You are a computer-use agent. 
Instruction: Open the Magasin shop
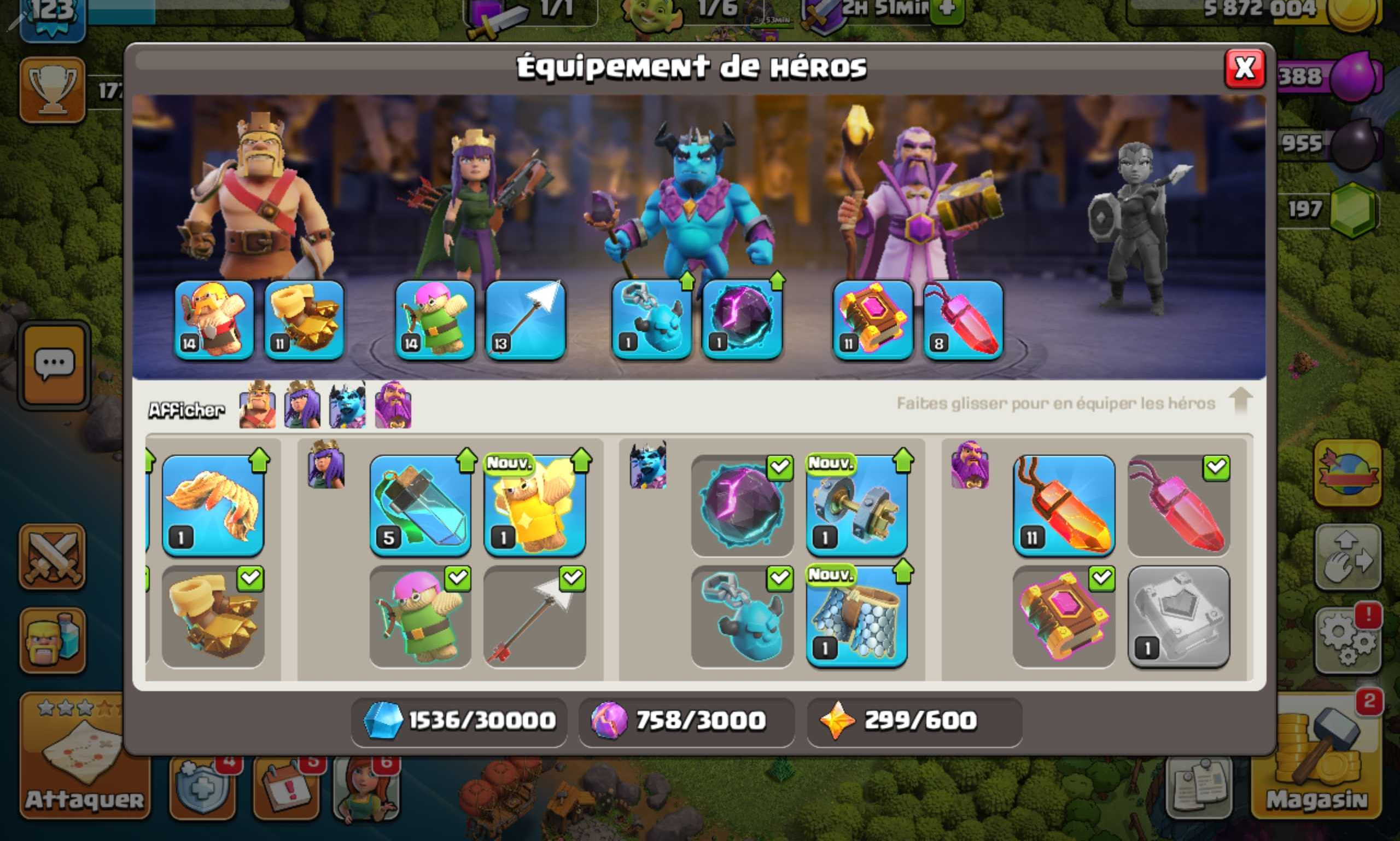1316,759
